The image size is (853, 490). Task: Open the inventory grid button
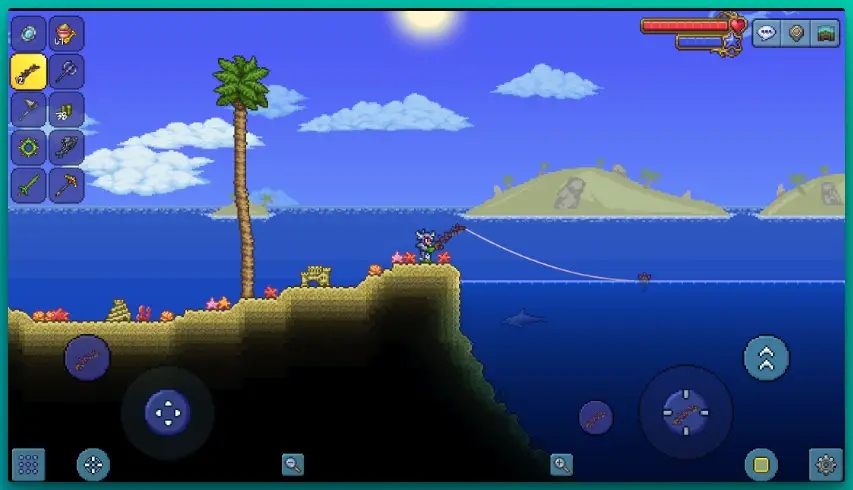tap(28, 464)
